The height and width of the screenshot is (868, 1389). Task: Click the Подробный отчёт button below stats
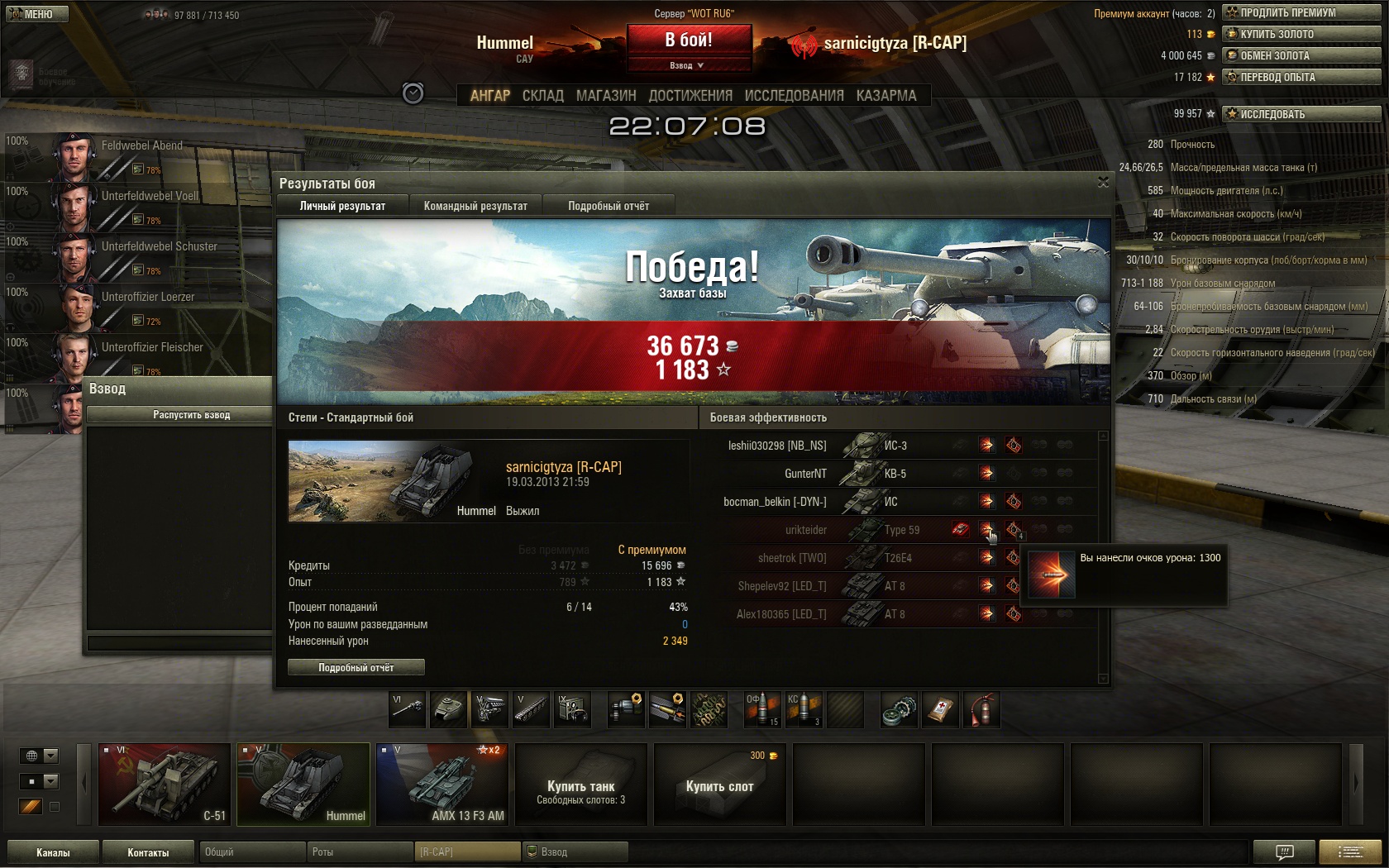click(356, 667)
